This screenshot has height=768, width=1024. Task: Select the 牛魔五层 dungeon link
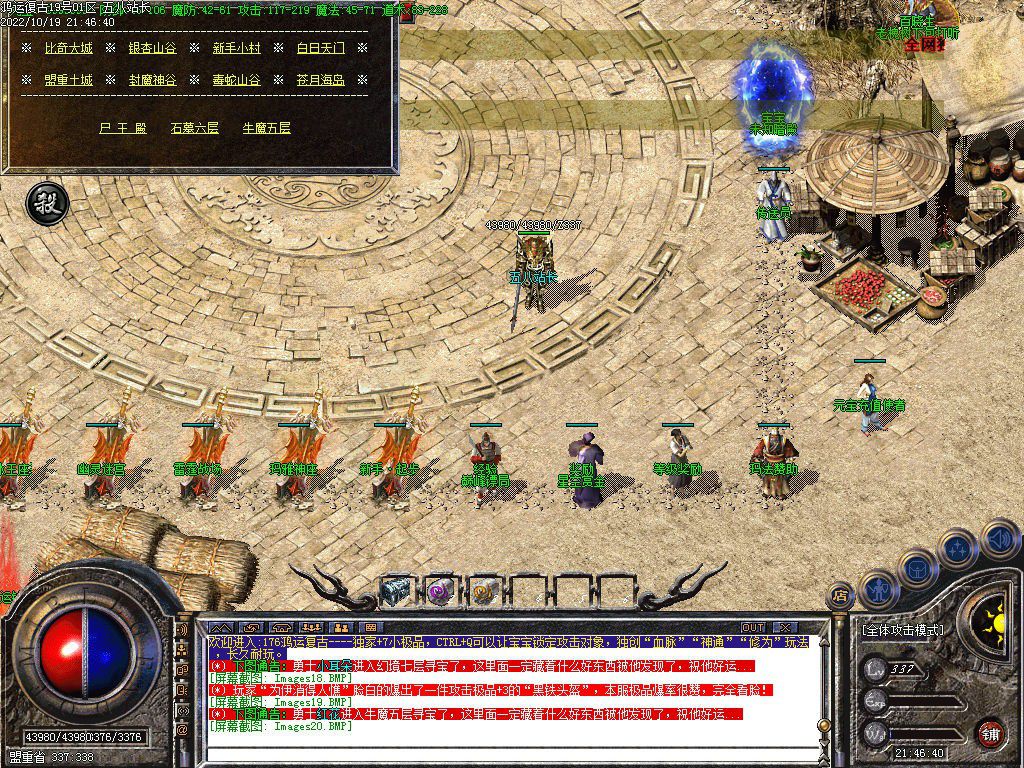[267, 128]
